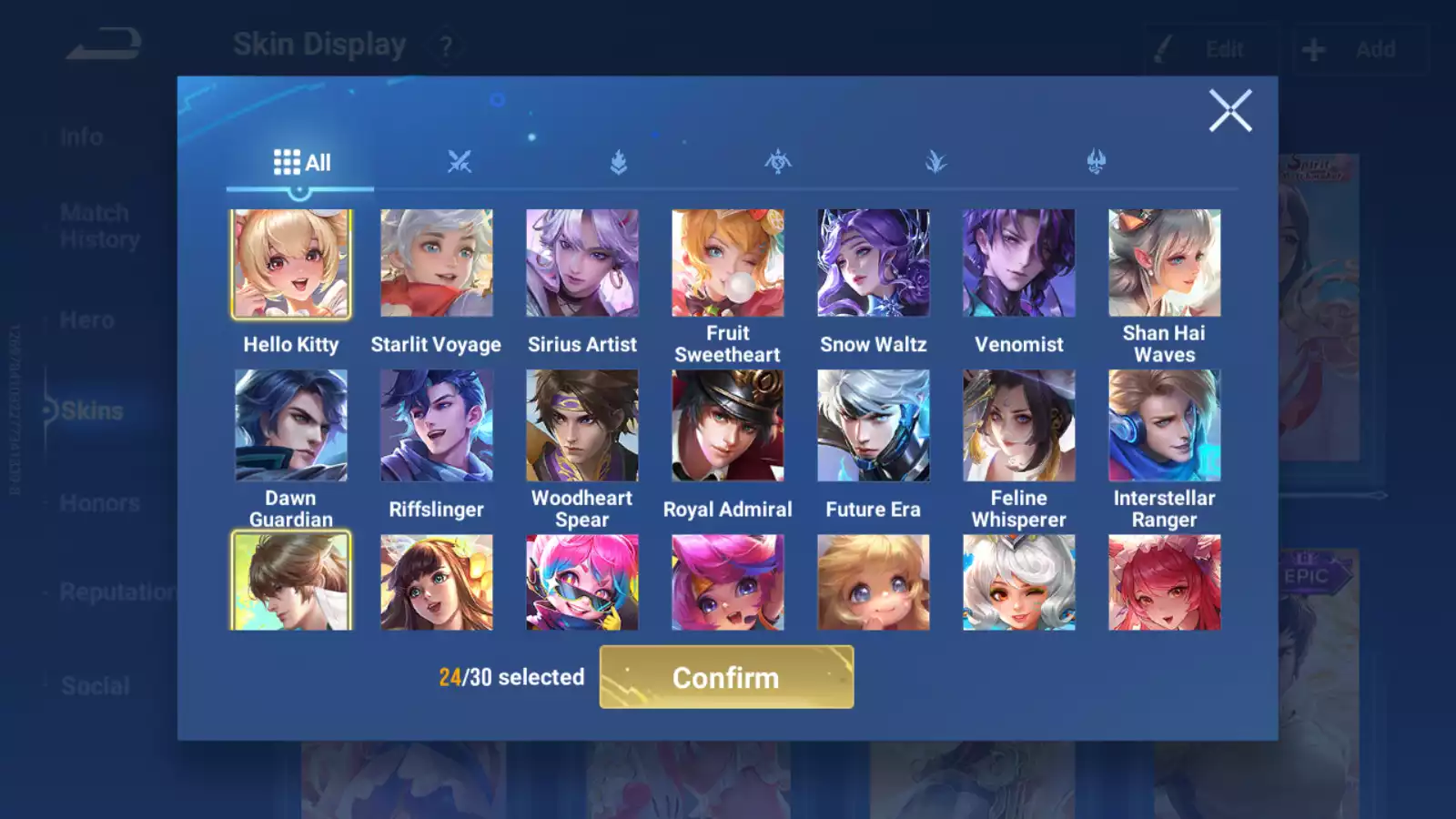Select the Venomist skin portrait
The image size is (1456, 819).
(x=1019, y=264)
